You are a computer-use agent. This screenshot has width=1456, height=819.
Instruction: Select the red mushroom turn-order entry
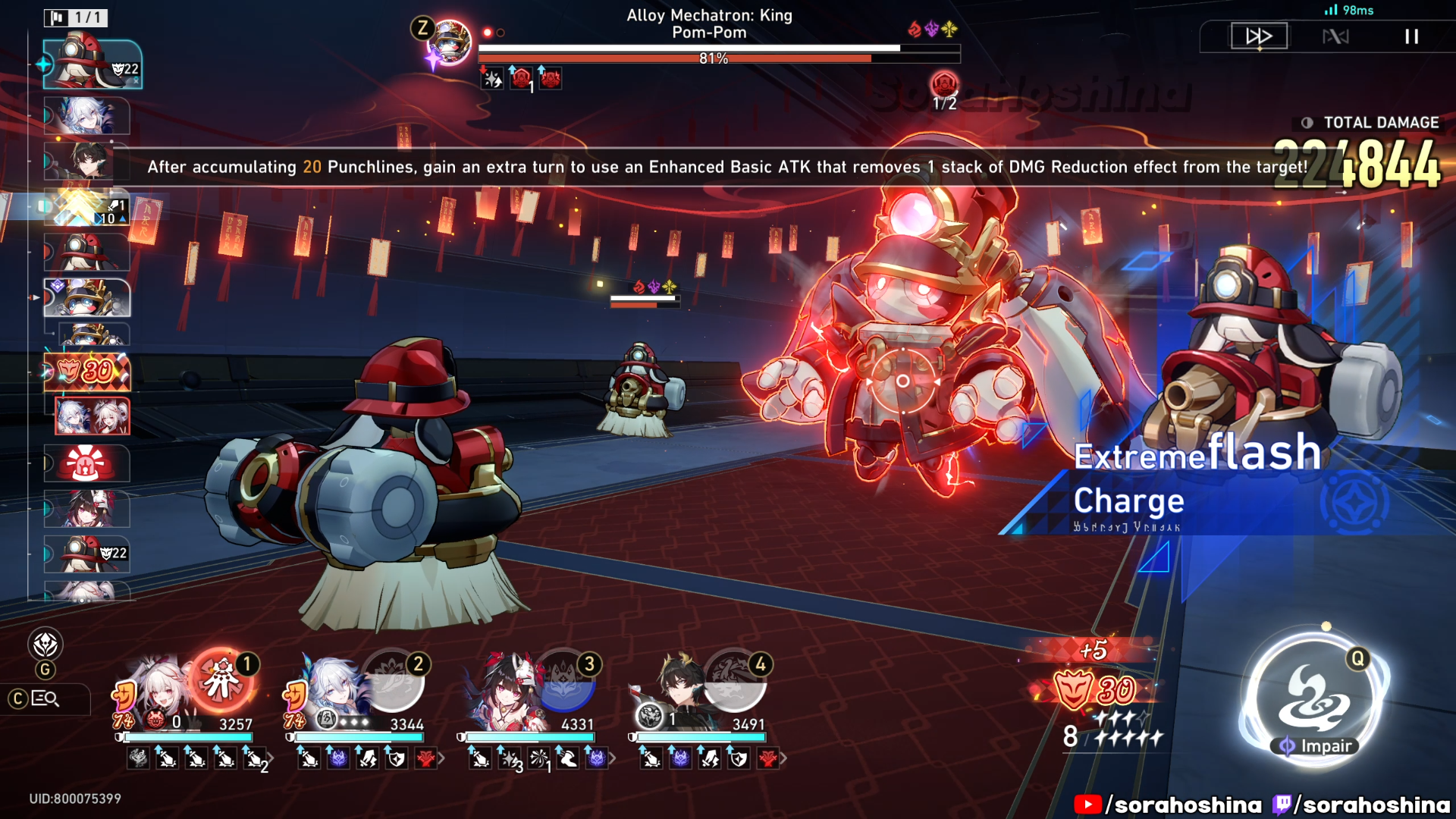point(86,463)
